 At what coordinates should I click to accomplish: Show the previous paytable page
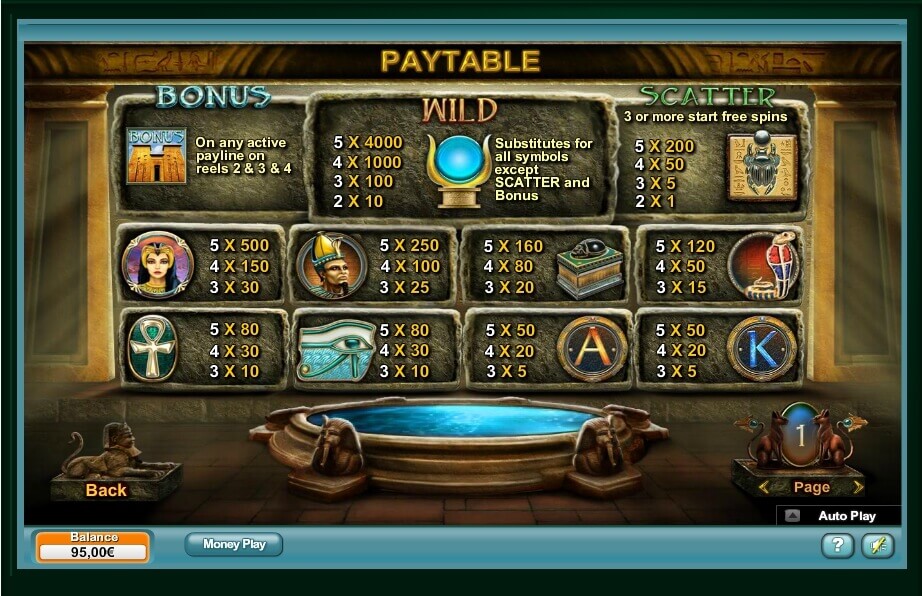765,488
